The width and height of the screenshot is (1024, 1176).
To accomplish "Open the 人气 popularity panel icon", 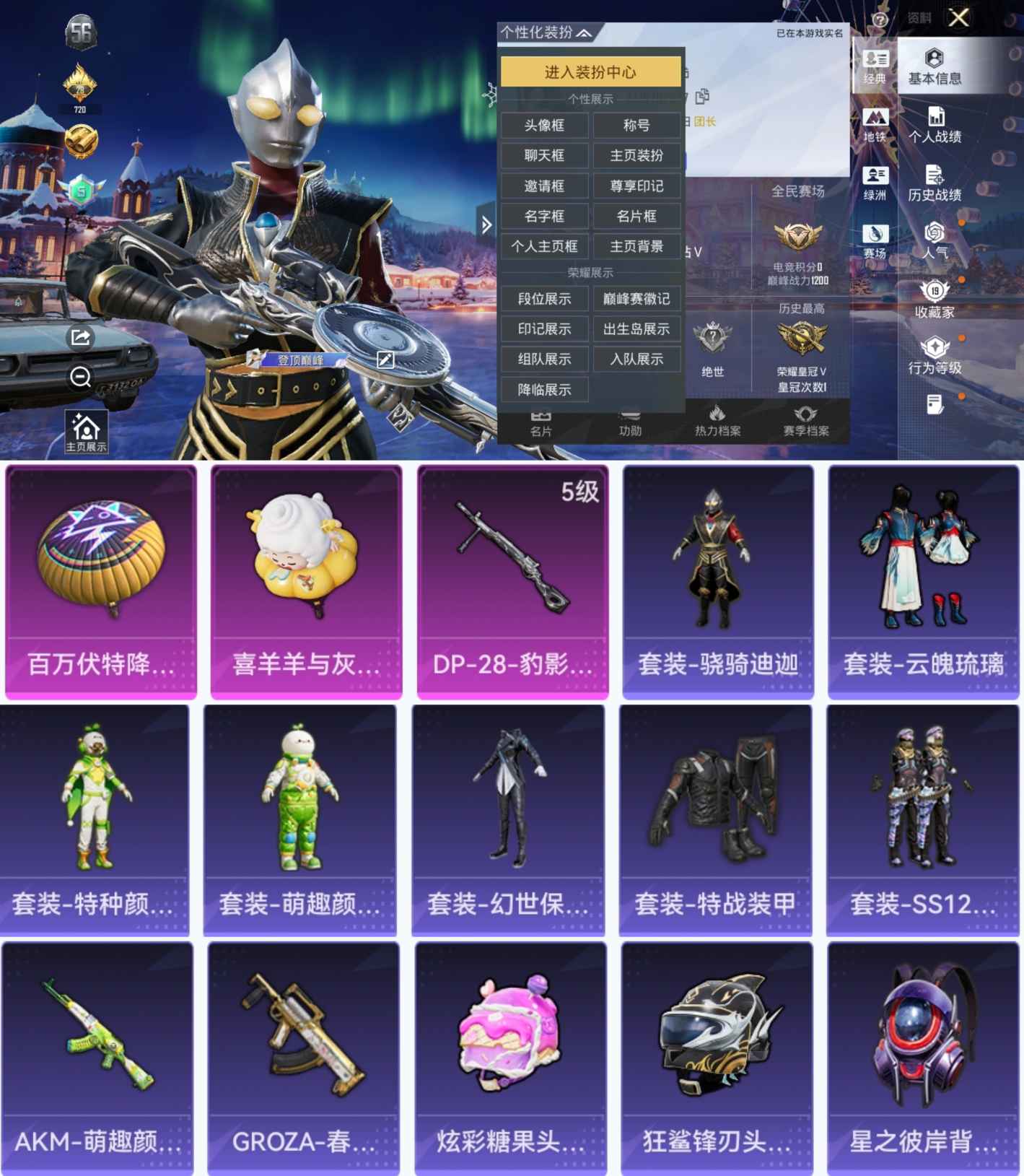I will tap(934, 240).
